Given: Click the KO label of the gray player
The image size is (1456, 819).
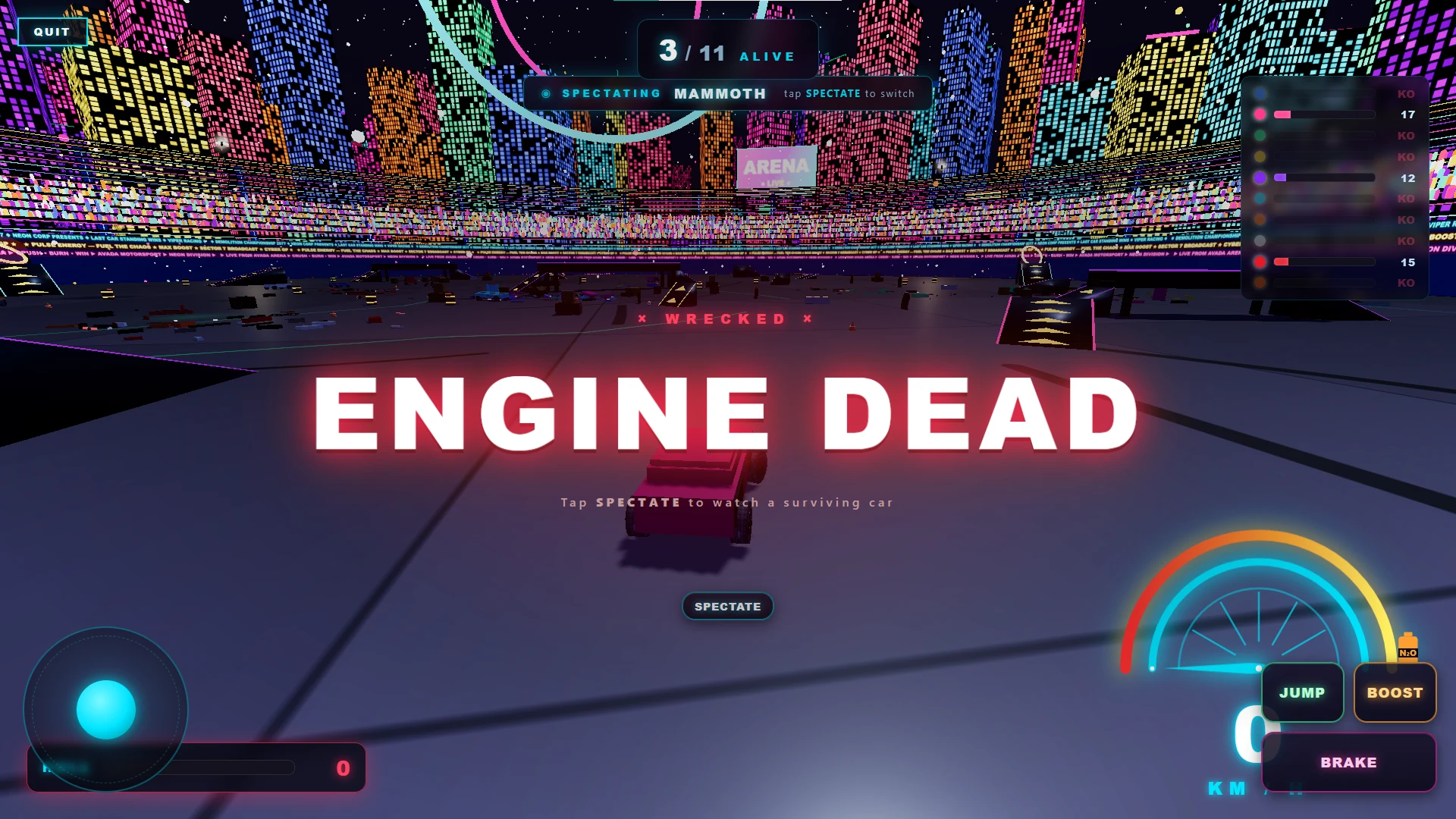Looking at the screenshot, I should (1406, 240).
